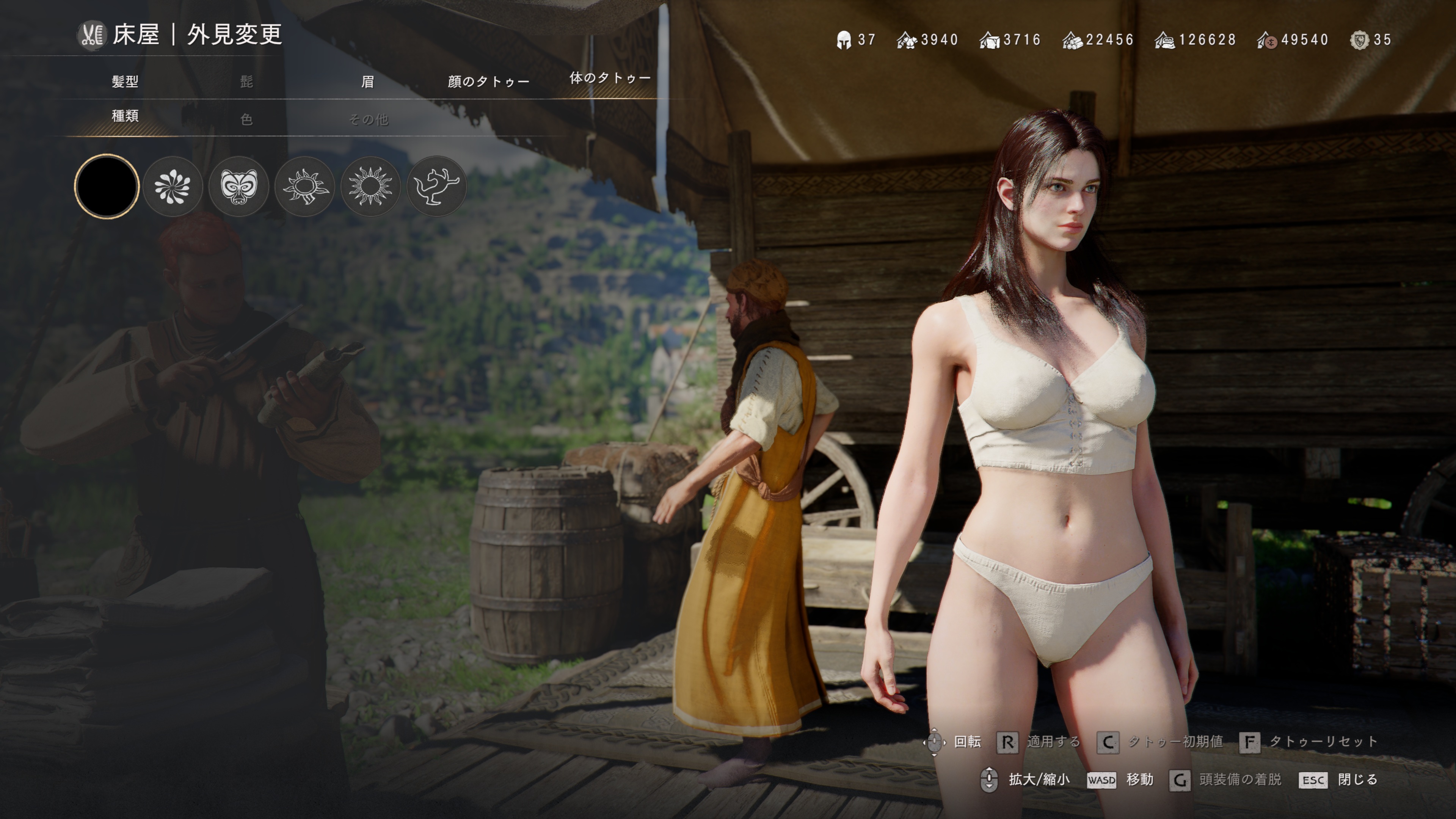1456x819 pixels.
Task: Pick the dragon creature tattoo
Action: pos(436,187)
